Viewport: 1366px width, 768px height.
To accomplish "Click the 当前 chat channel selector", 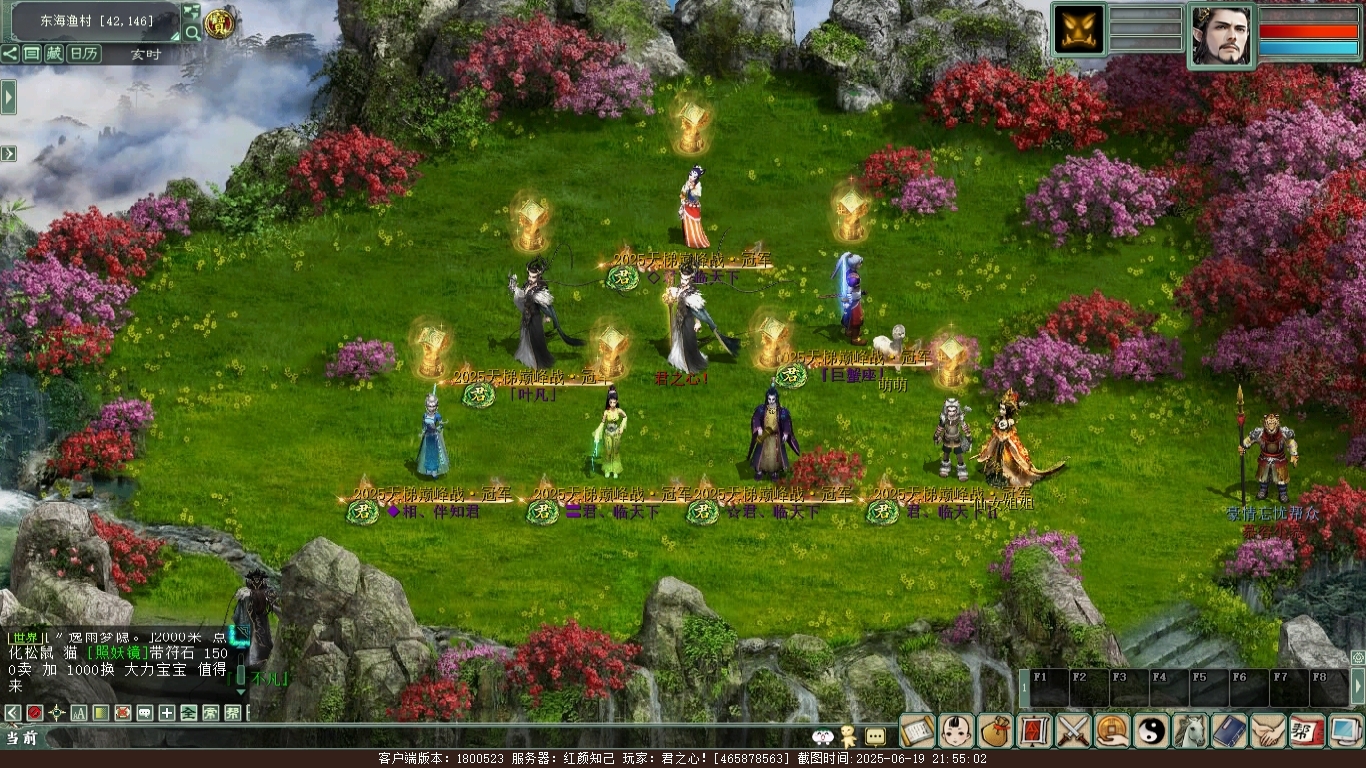I will pyautogui.click(x=22, y=738).
